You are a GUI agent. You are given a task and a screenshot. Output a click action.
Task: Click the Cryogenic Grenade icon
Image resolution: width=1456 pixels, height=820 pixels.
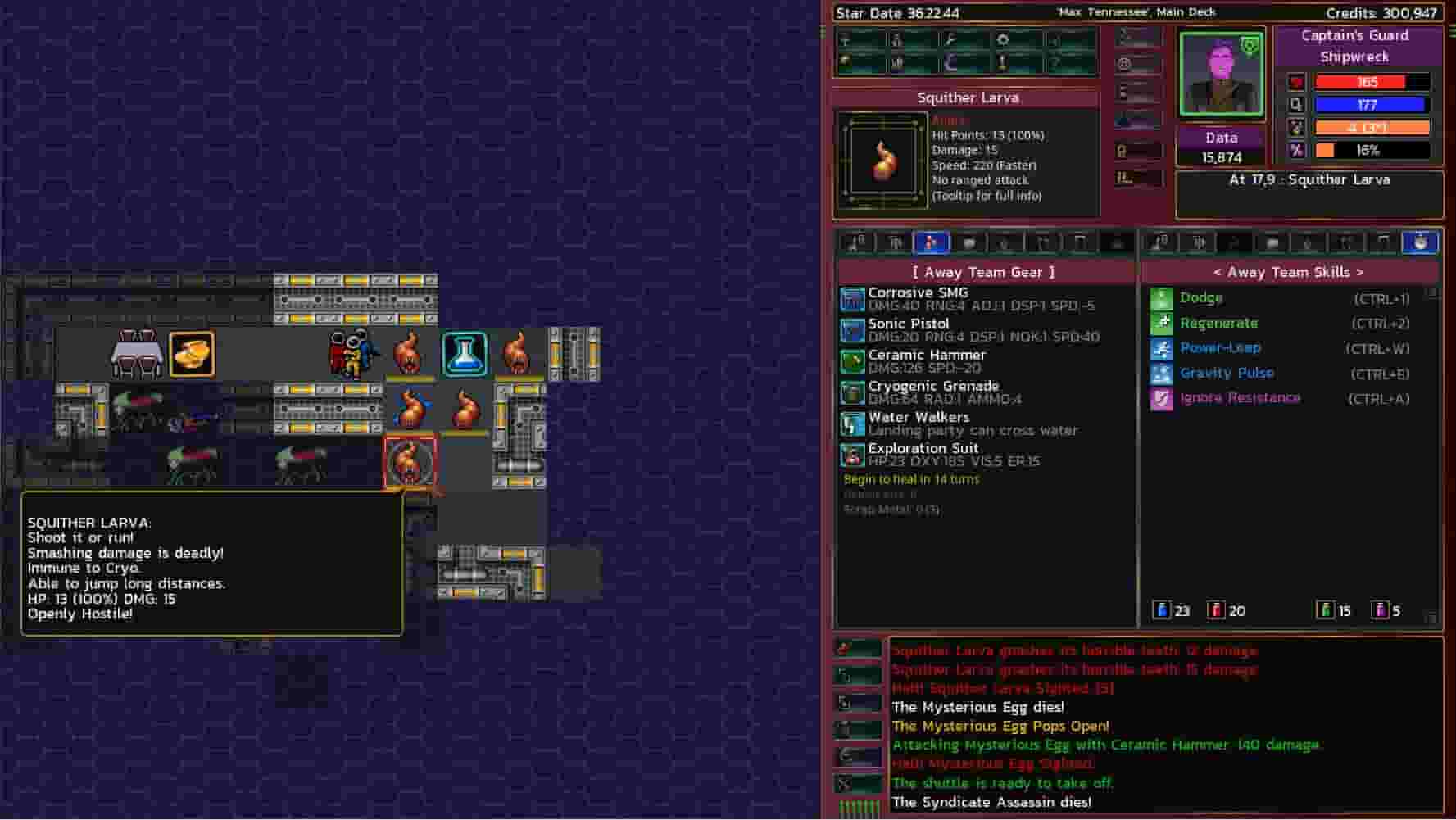(x=852, y=392)
